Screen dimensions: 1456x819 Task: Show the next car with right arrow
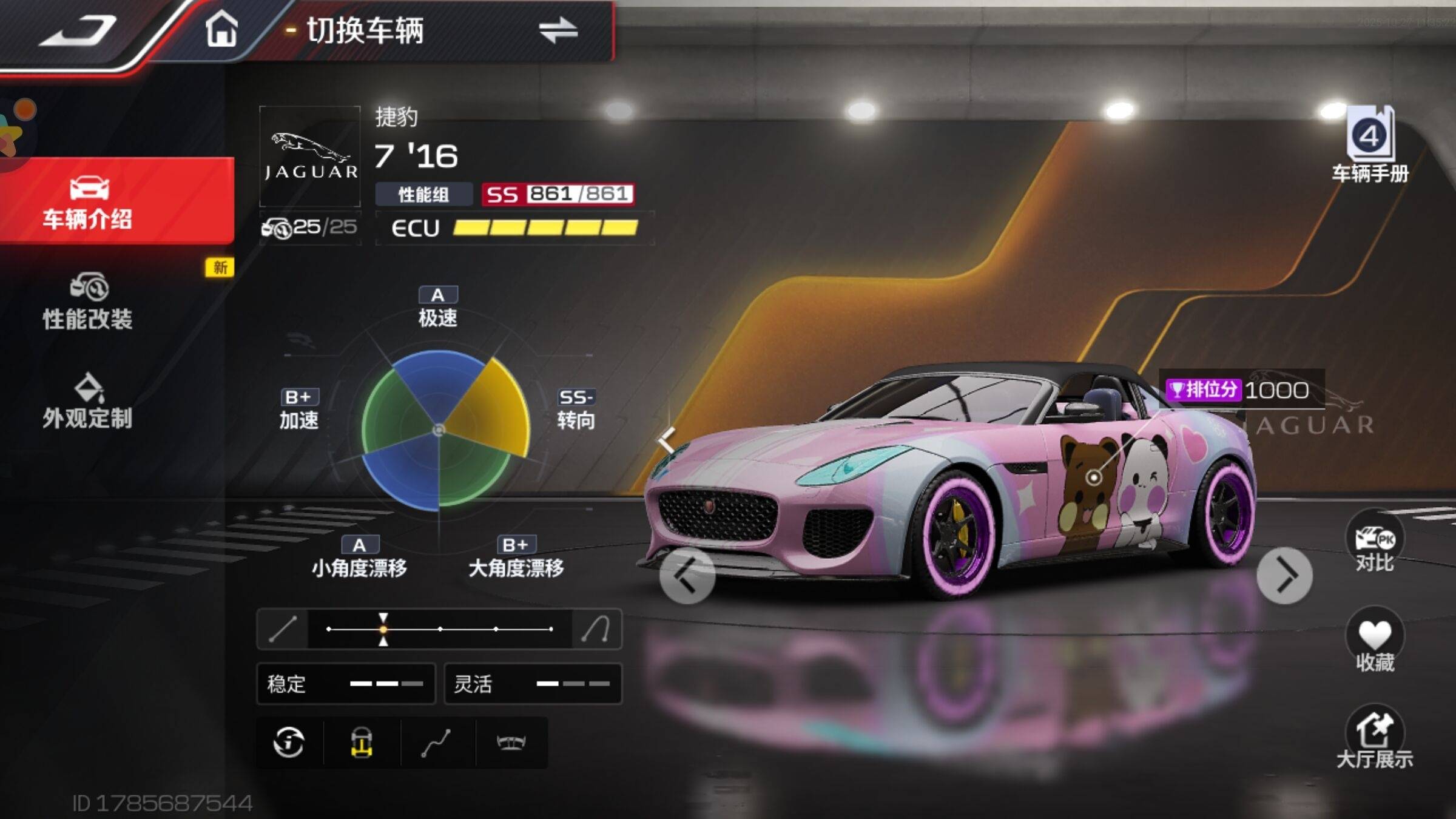tap(1284, 575)
